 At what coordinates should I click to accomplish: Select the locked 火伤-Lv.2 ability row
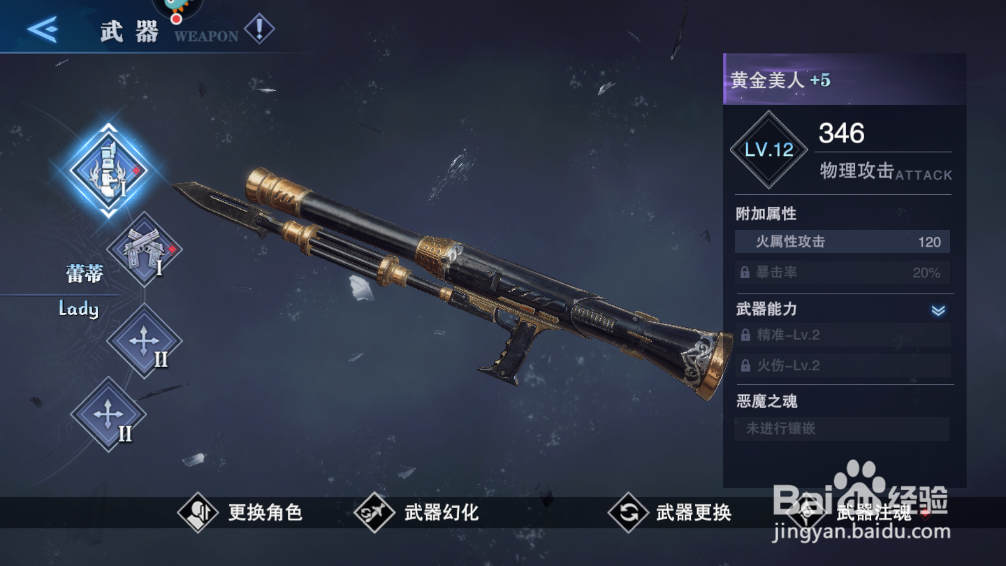pos(842,366)
